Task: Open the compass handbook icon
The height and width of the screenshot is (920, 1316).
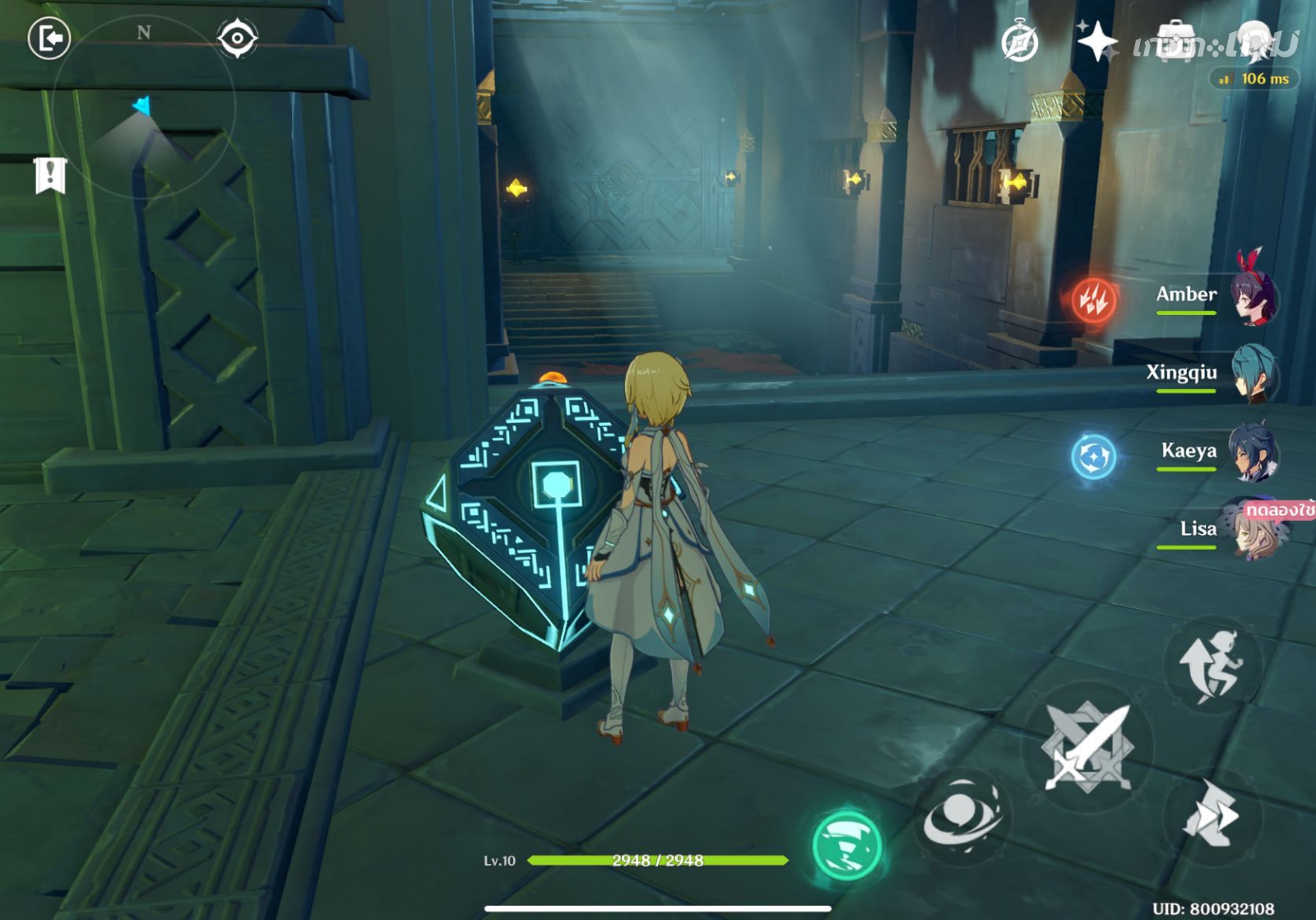Action: click(1020, 42)
